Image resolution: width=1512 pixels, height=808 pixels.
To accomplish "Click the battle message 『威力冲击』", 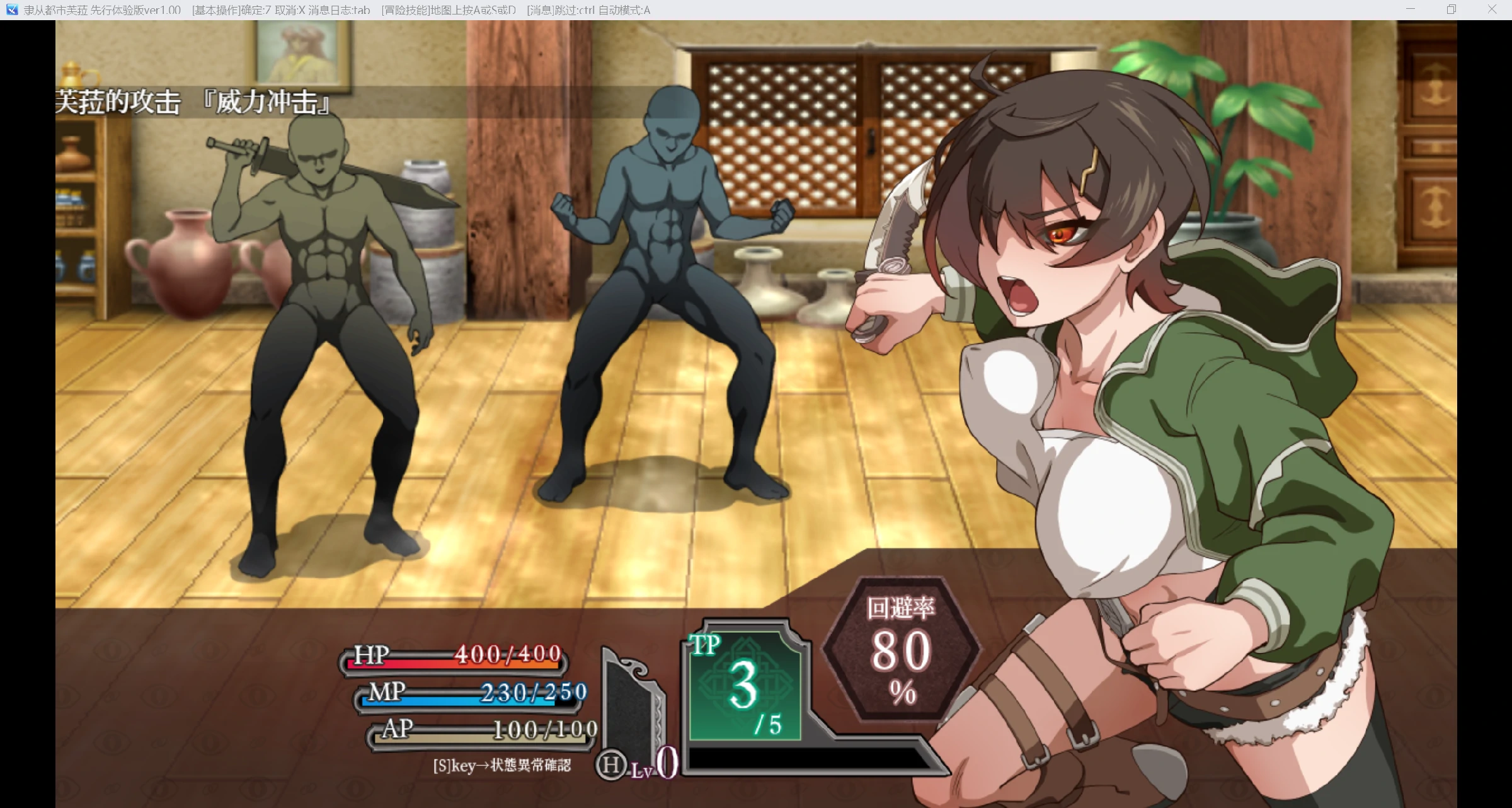I will click(x=265, y=103).
